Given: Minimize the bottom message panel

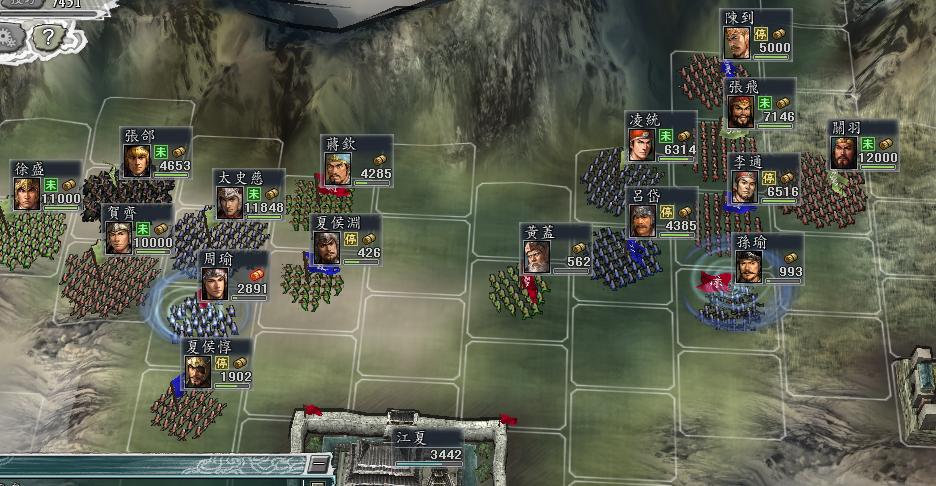Looking at the screenshot, I should pyautogui.click(x=318, y=465).
